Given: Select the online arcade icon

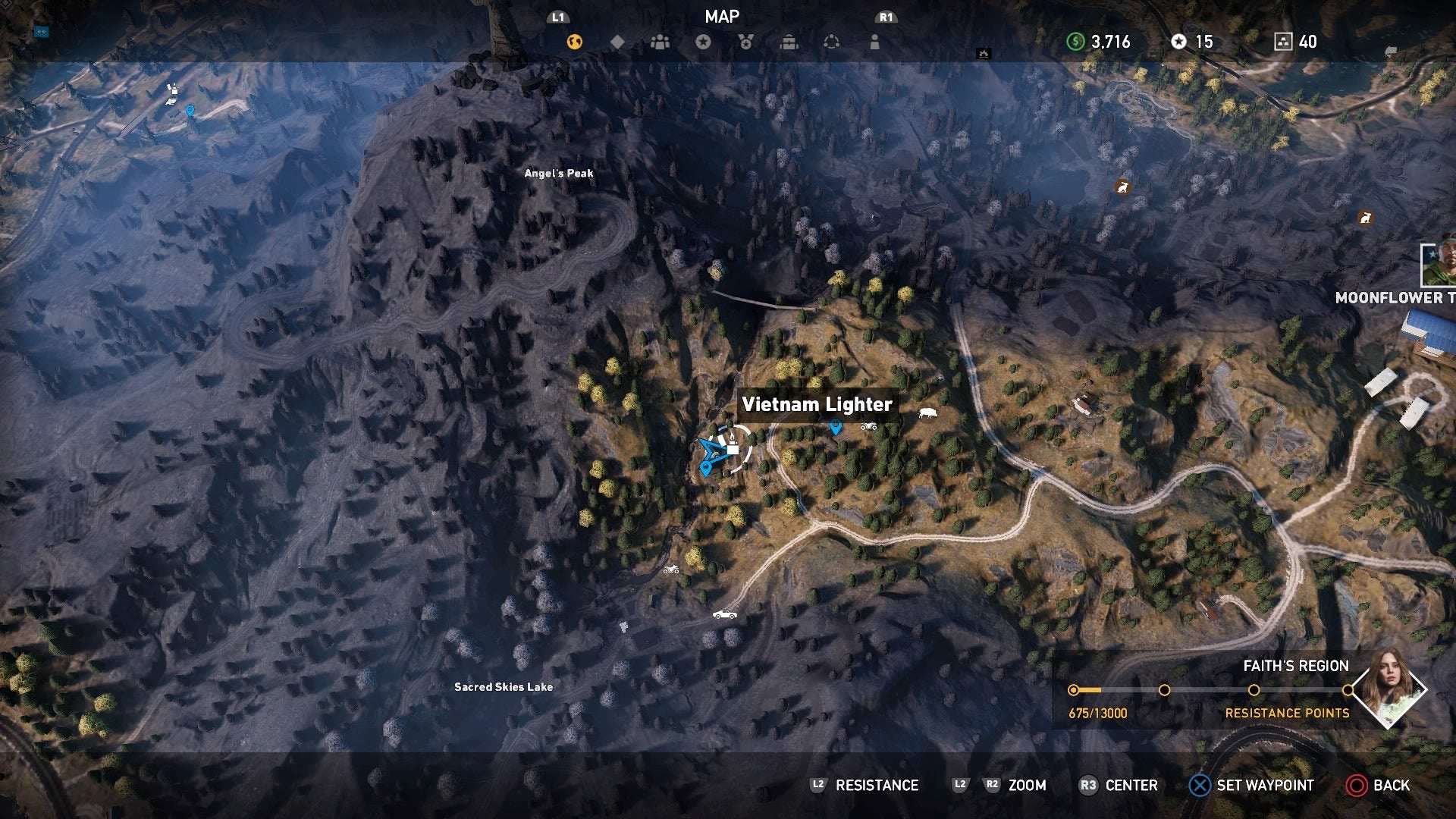Looking at the screenshot, I should coord(833,42).
